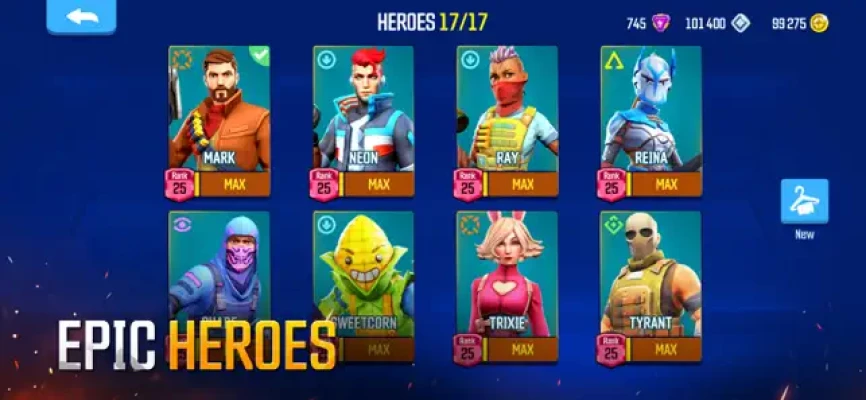Tap the gold coin currency icon

click(x=820, y=23)
